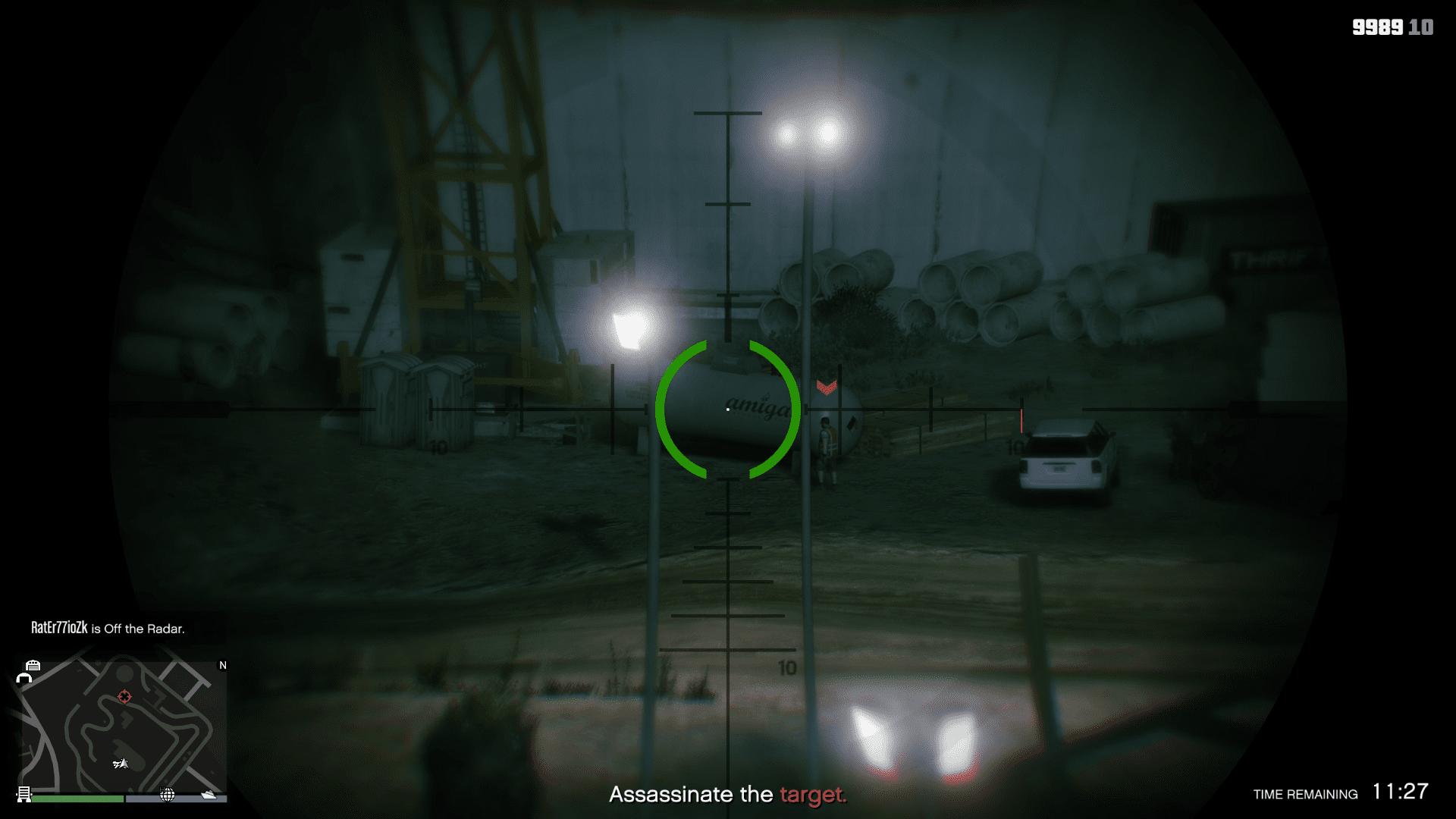Viewport: 1456px width, 819px height.
Task: Click the office tower blip on the minimap
Action: coord(24,794)
